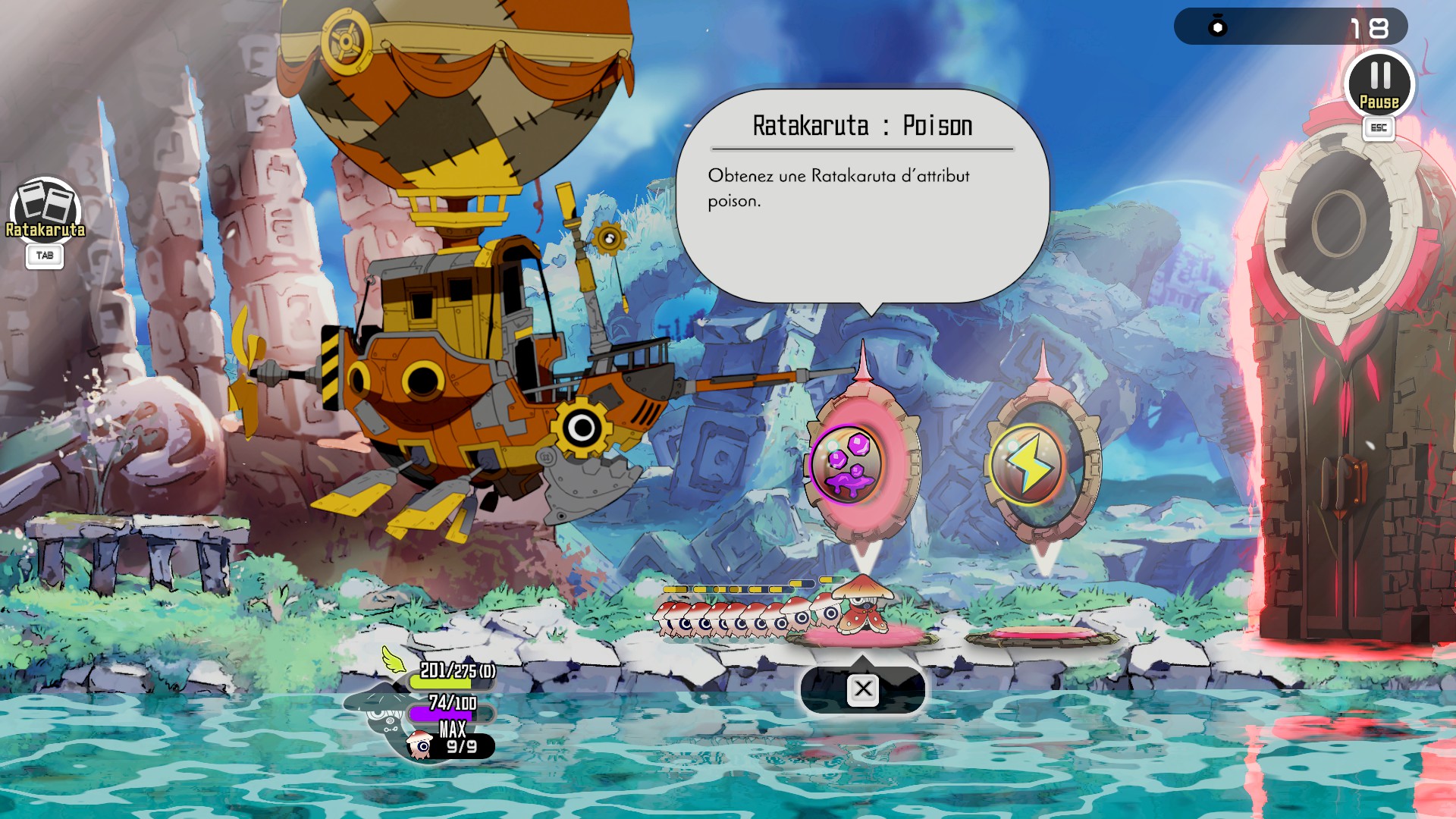Pause the game

(1379, 83)
